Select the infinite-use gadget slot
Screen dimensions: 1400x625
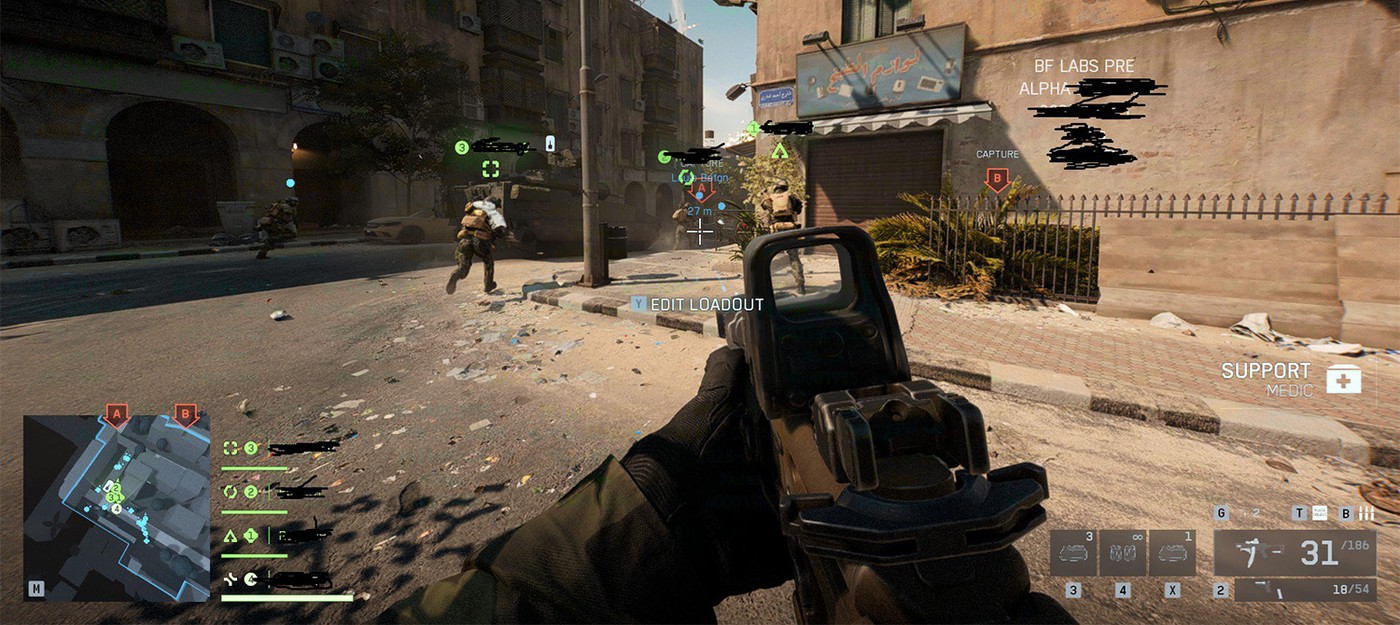coord(1123,553)
